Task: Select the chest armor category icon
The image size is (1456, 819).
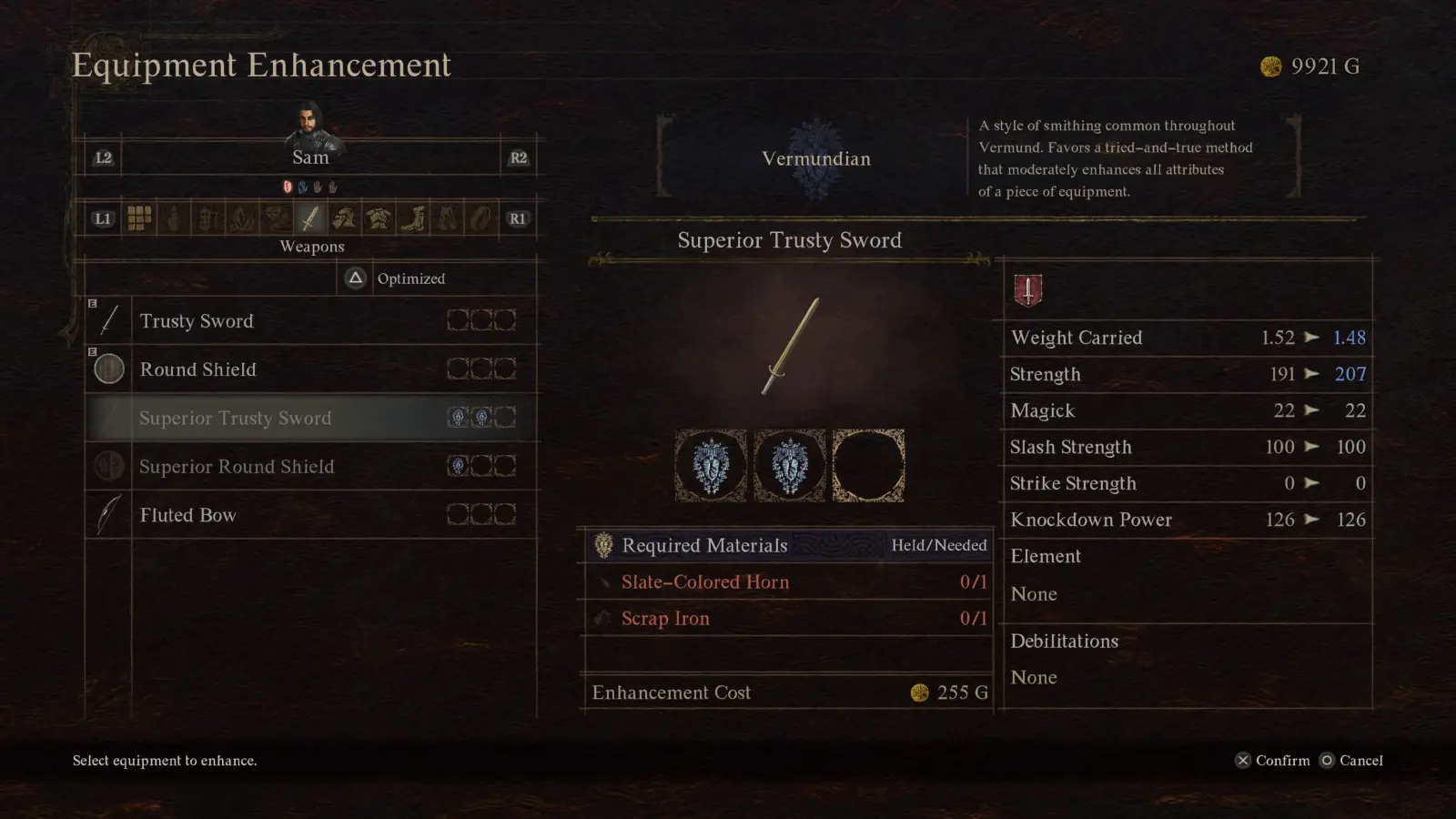Action: pos(378,217)
